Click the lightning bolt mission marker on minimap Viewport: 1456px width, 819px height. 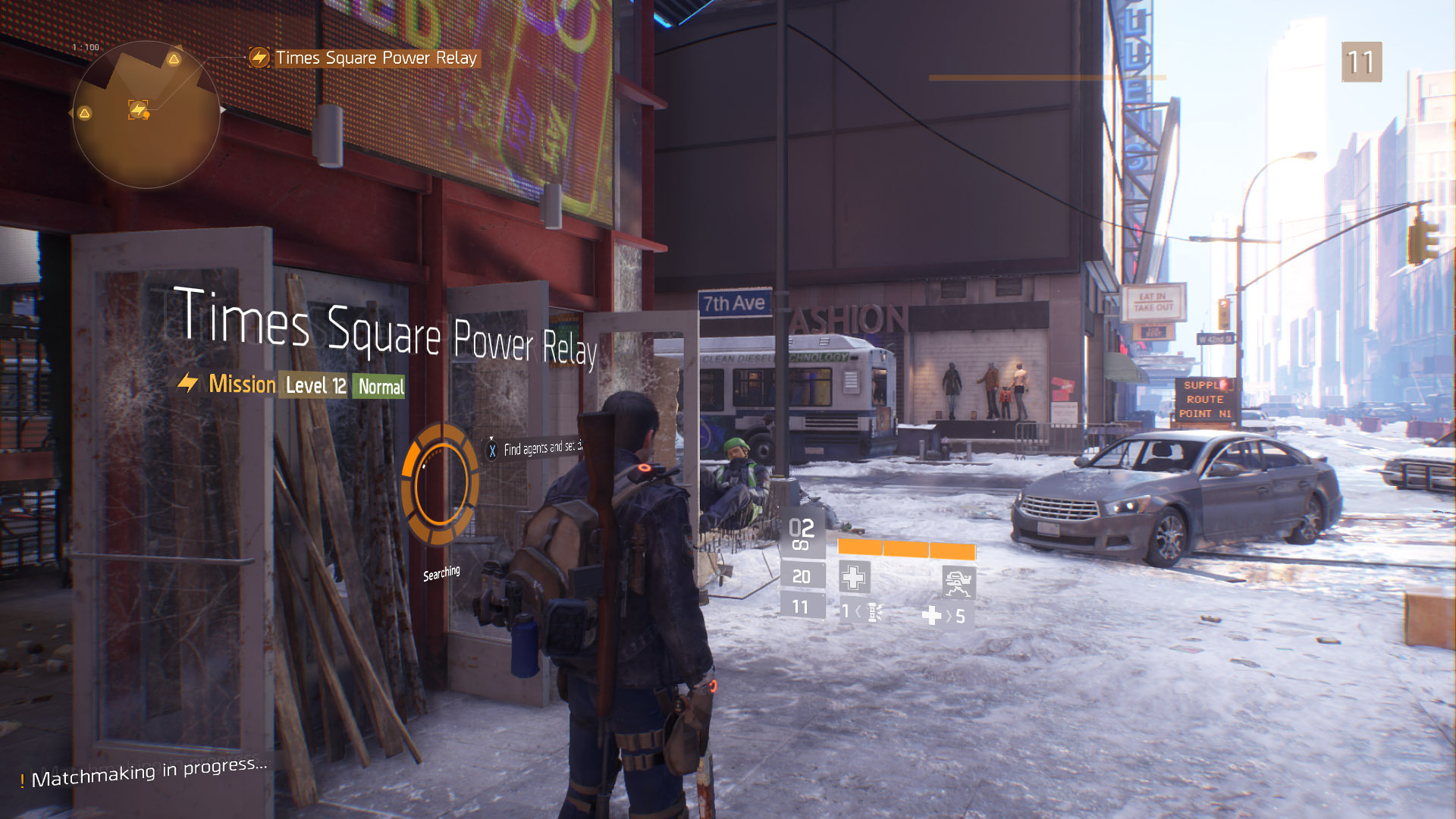pos(138,111)
